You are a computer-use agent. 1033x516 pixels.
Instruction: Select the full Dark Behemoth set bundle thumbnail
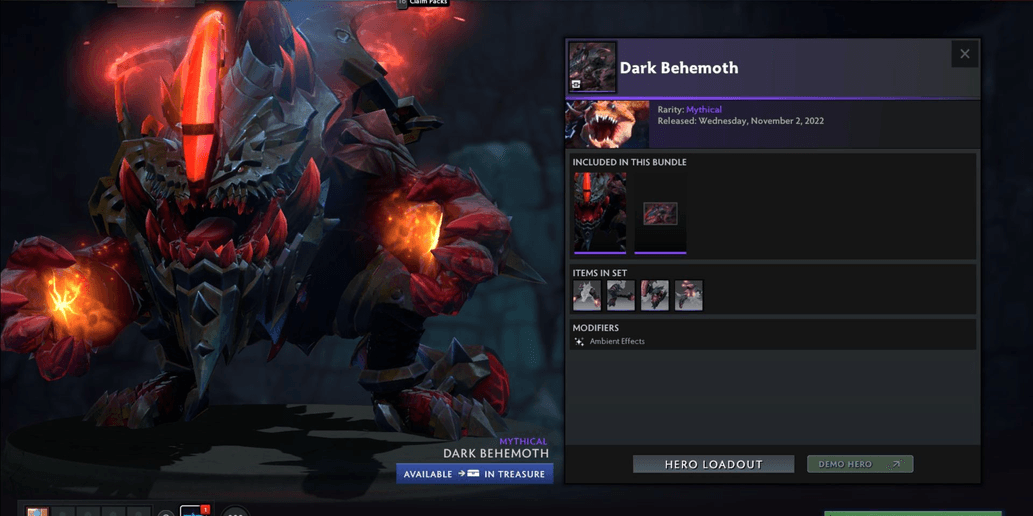point(600,212)
